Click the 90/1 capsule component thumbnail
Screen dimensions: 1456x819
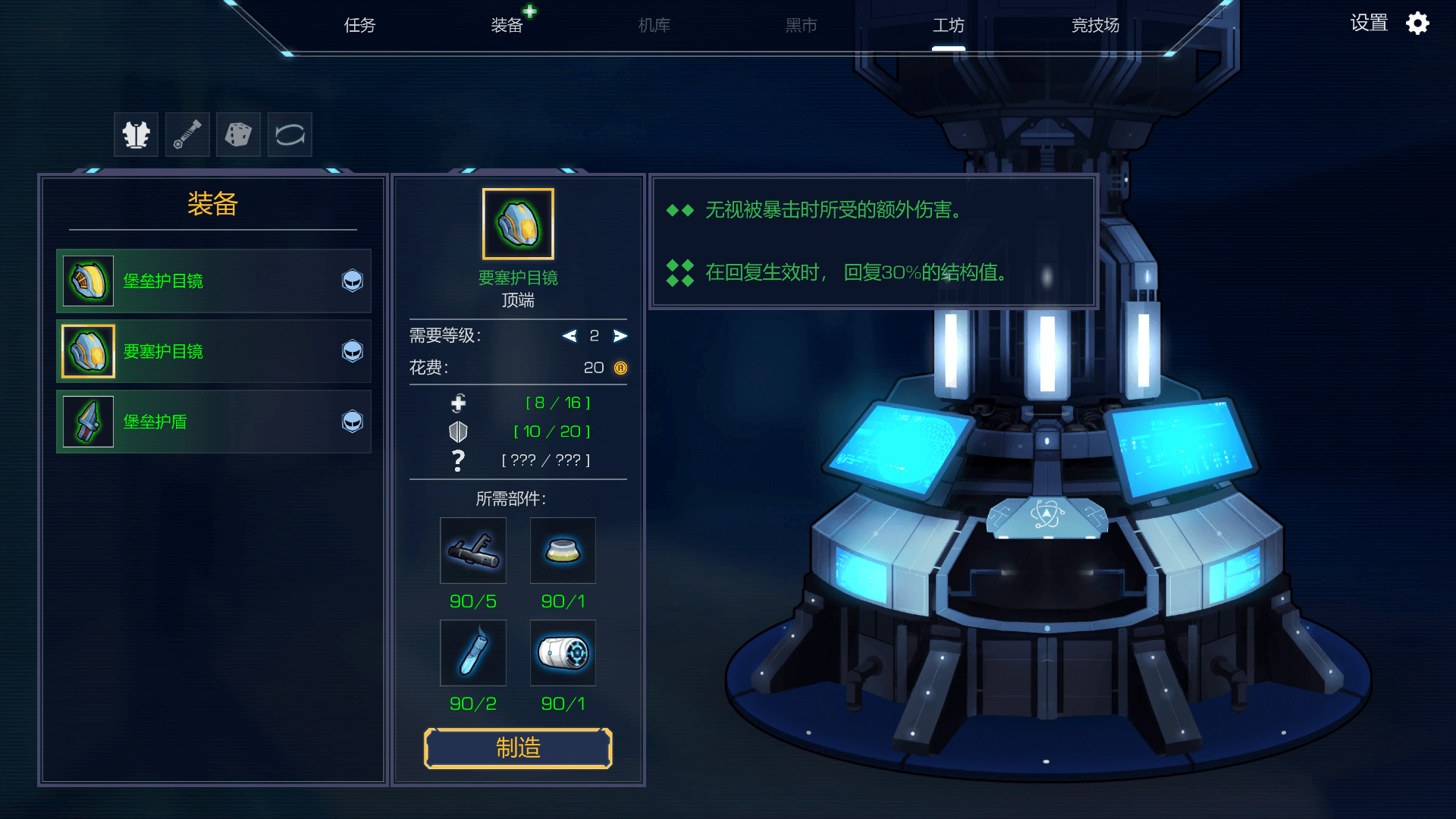point(562,653)
